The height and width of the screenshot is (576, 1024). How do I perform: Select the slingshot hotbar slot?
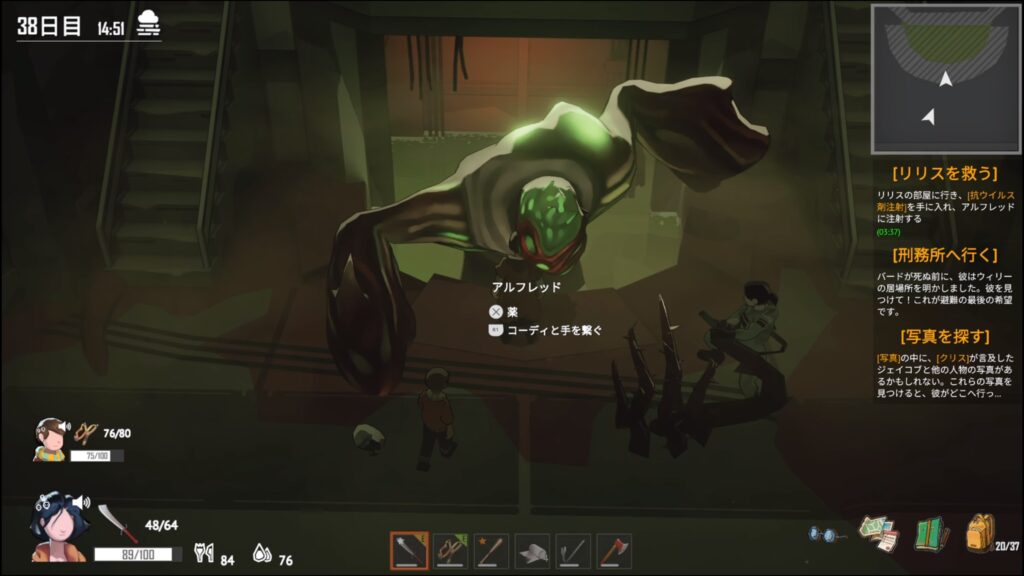coord(450,550)
